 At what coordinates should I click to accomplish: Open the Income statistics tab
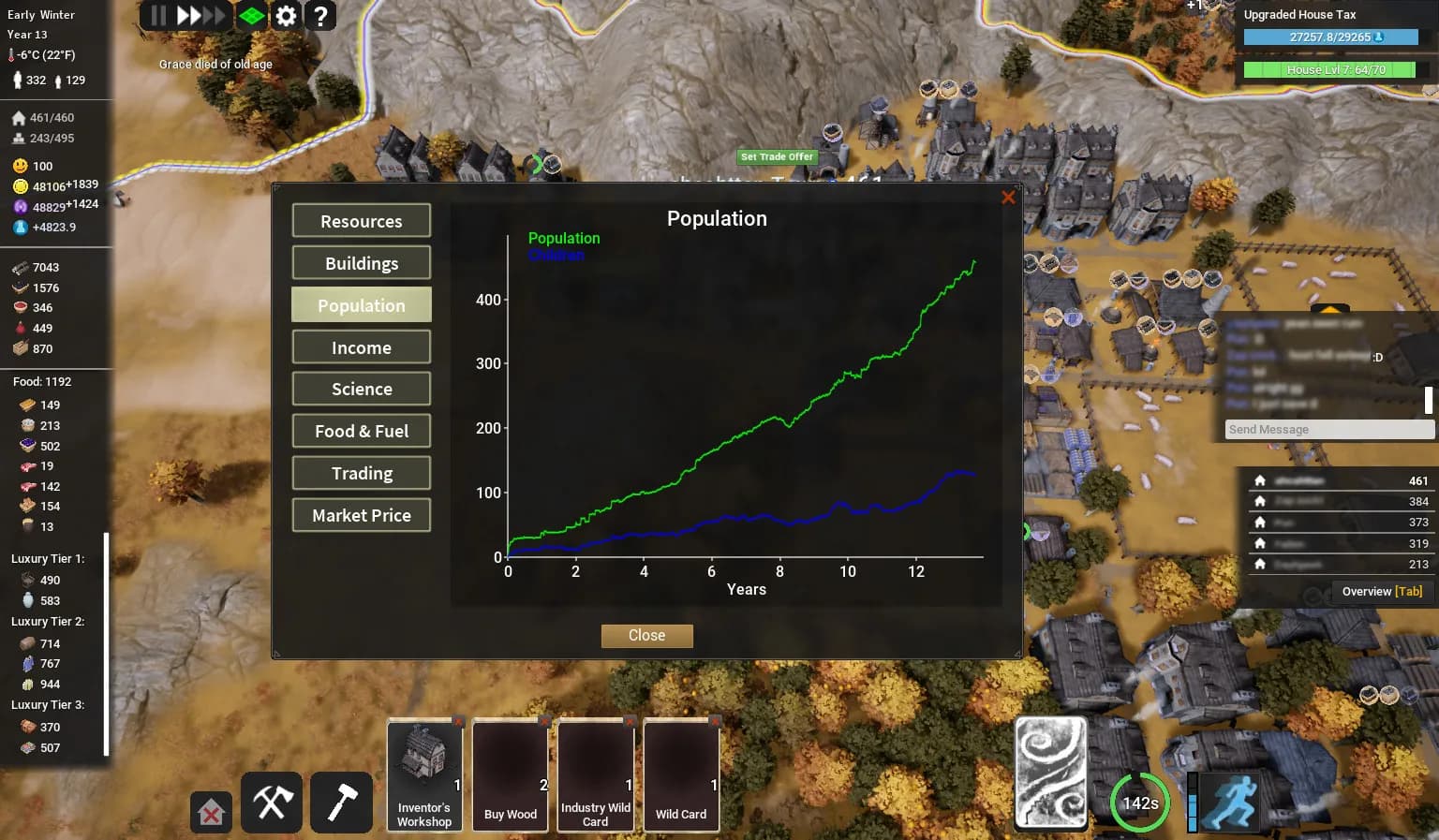[361, 346]
